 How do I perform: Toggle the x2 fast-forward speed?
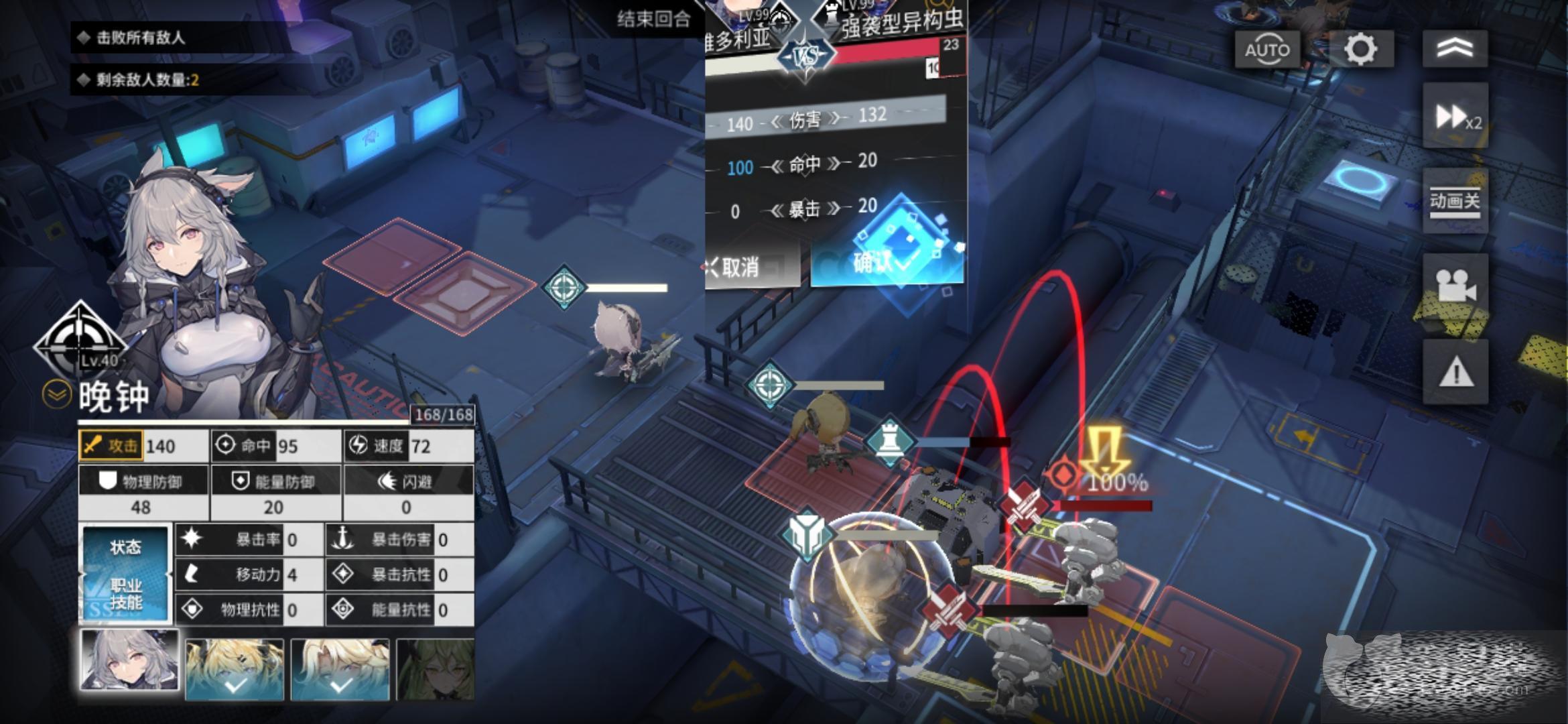tap(1455, 117)
